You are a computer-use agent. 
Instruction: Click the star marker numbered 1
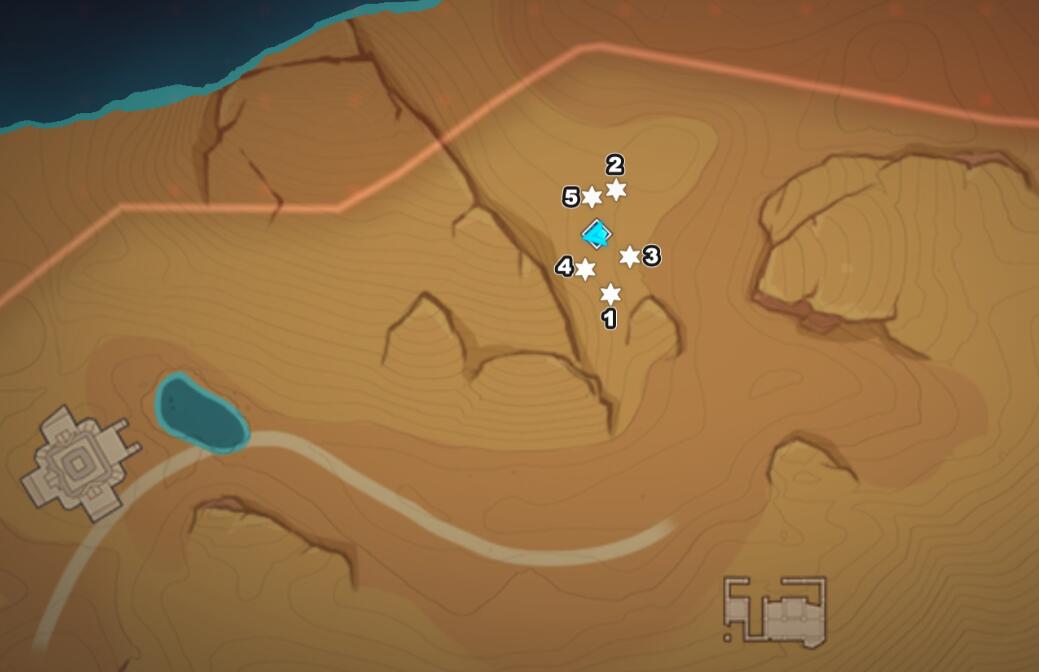click(x=610, y=294)
